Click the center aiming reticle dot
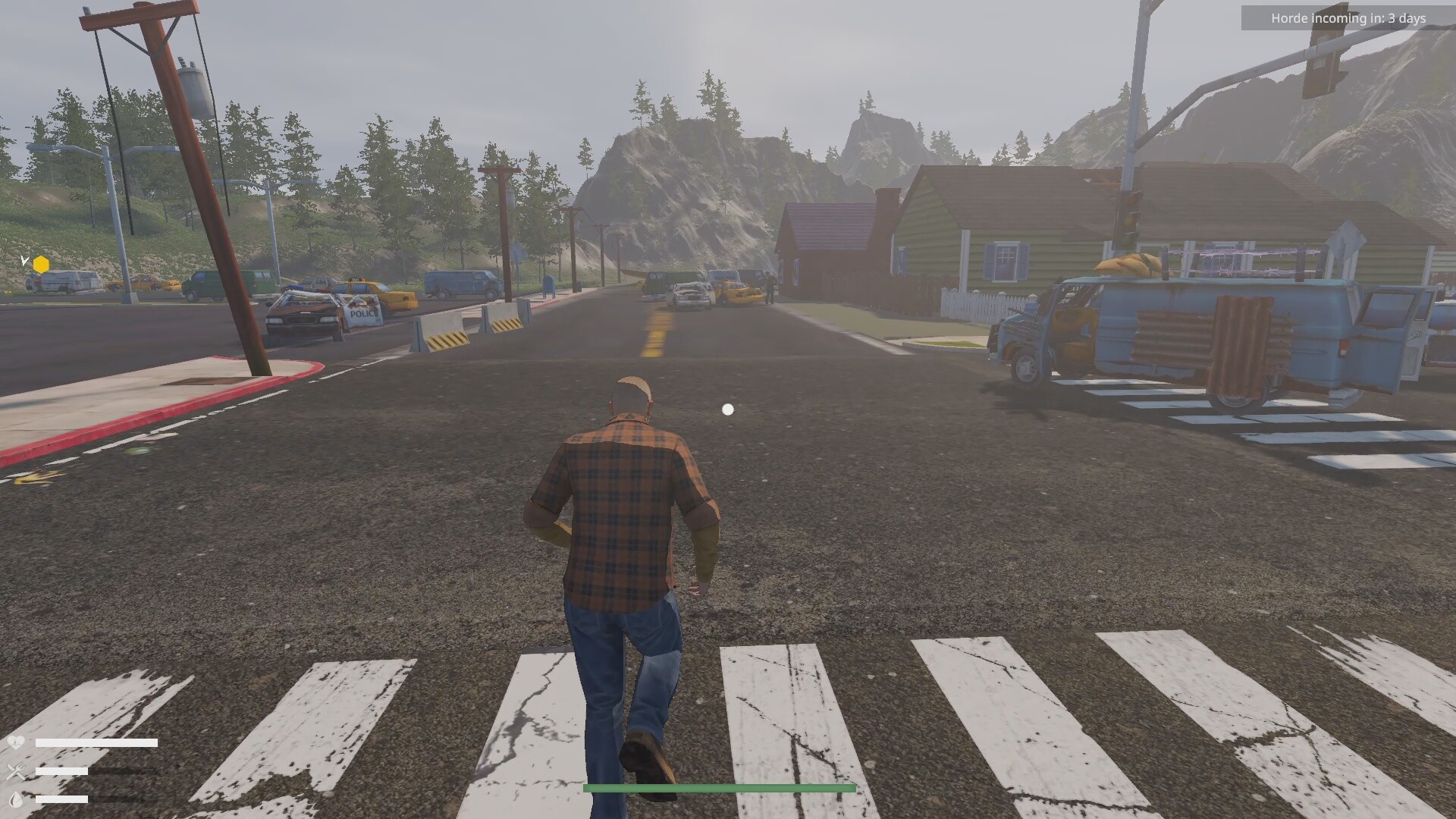The image size is (1456, 819). point(728,409)
